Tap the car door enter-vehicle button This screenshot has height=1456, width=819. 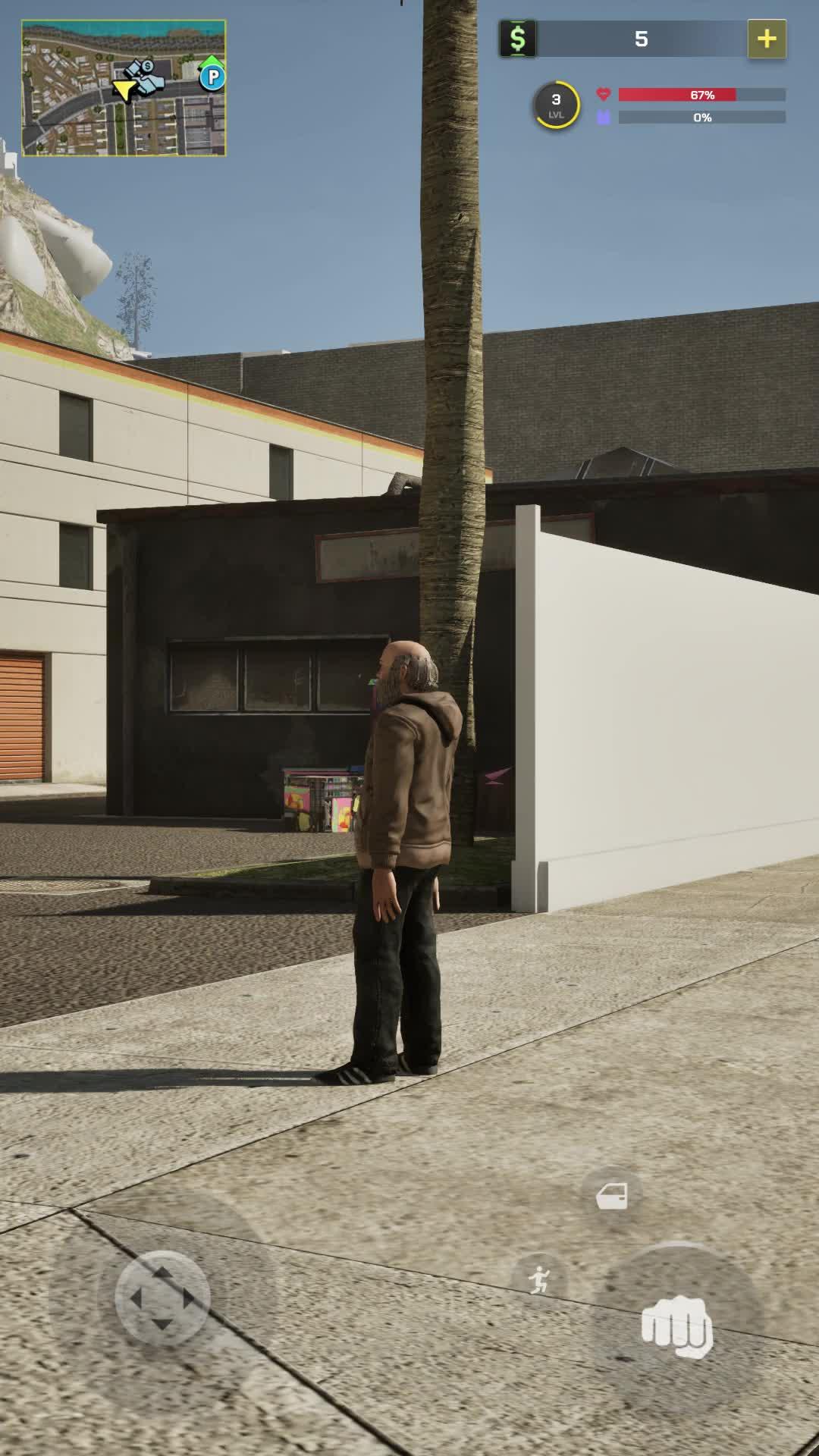pos(612,1197)
